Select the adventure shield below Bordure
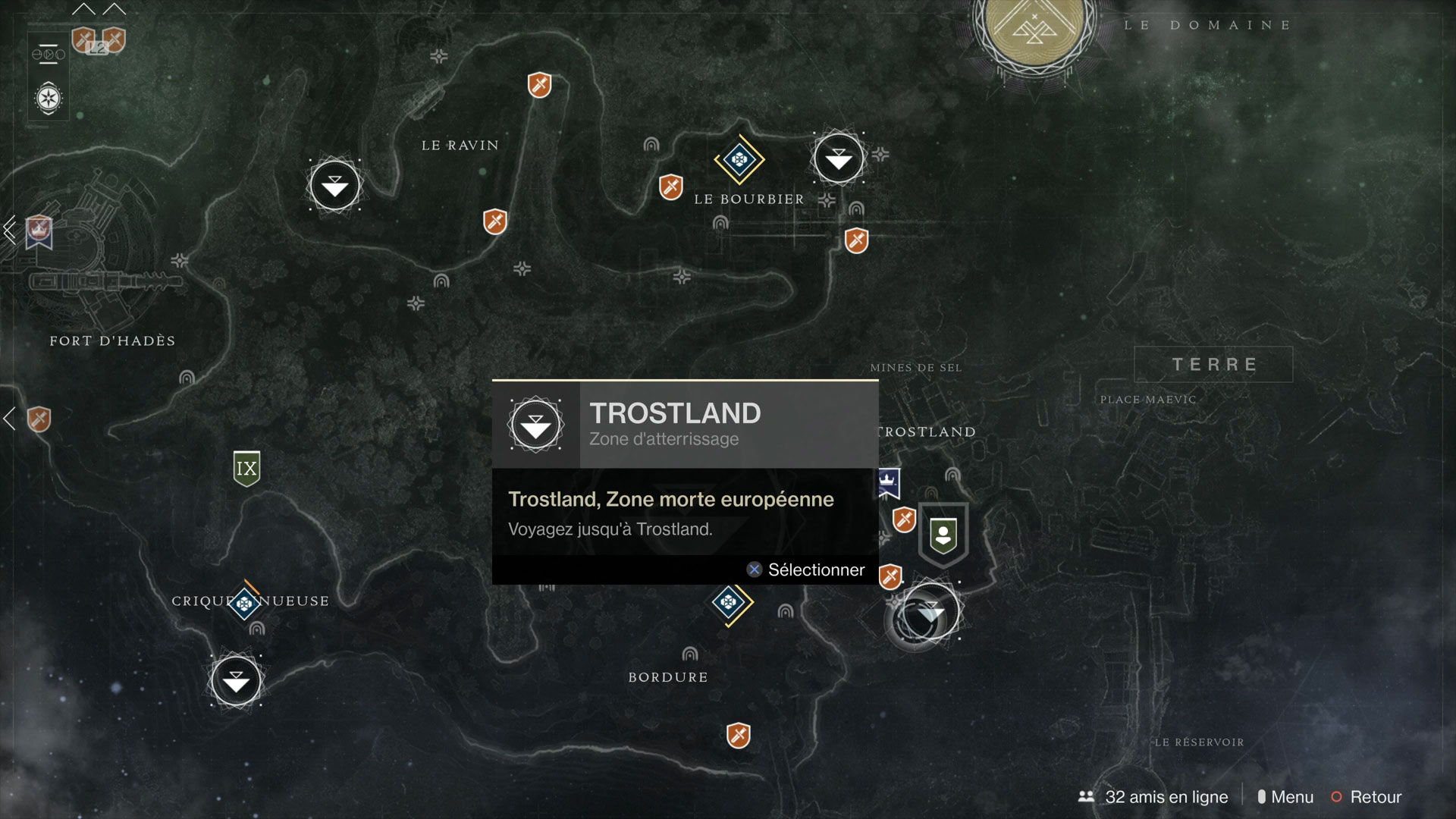The height and width of the screenshot is (819, 1456). (x=738, y=735)
